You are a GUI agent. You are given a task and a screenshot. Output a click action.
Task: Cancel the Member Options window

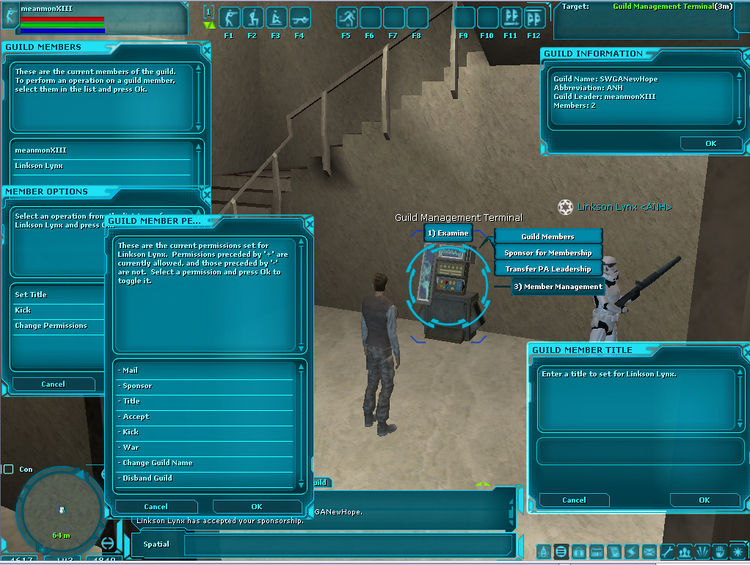pos(53,384)
